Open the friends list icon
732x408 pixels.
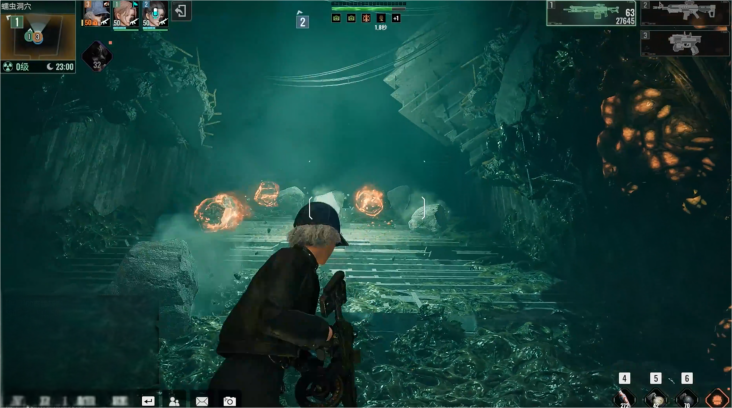(175, 400)
